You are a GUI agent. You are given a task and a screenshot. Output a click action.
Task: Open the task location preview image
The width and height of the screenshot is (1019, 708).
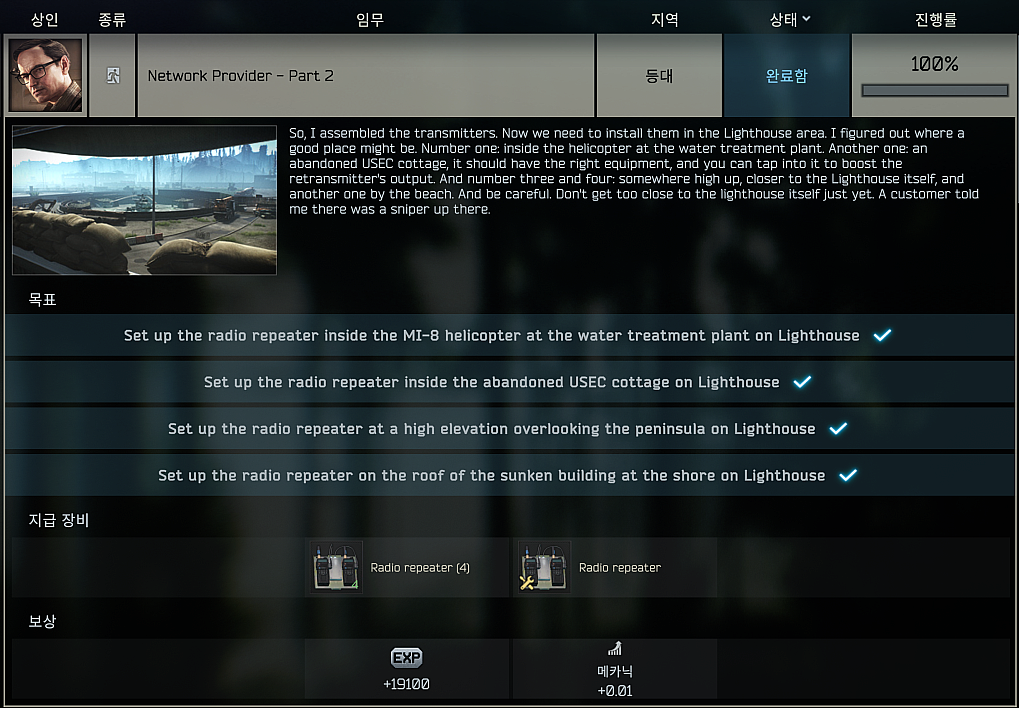point(144,200)
